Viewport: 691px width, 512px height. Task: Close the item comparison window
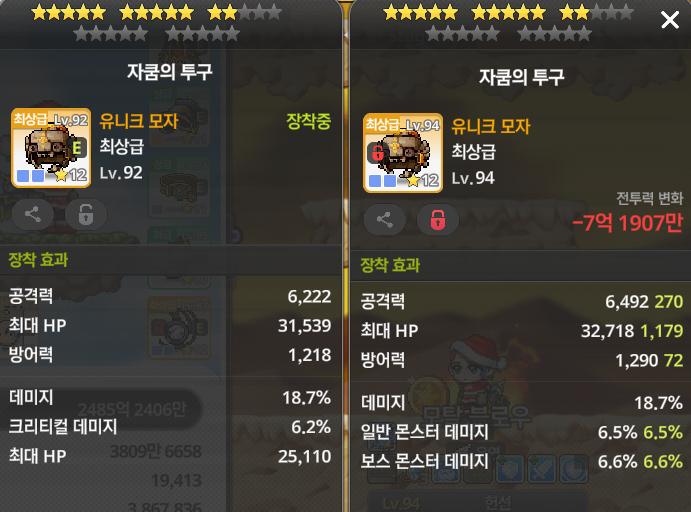669,21
